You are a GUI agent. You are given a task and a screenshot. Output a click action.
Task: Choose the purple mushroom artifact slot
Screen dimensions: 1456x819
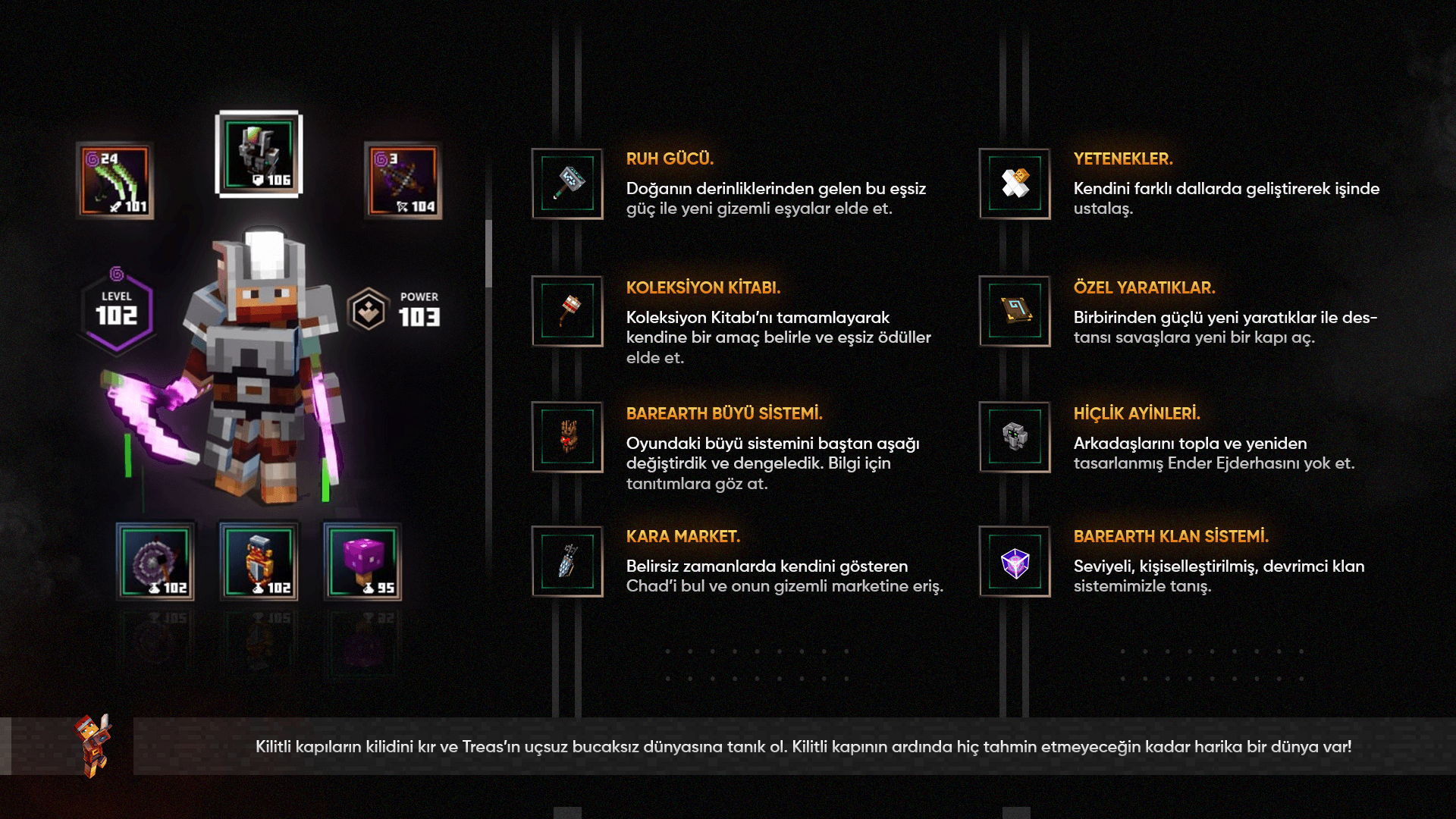(363, 562)
